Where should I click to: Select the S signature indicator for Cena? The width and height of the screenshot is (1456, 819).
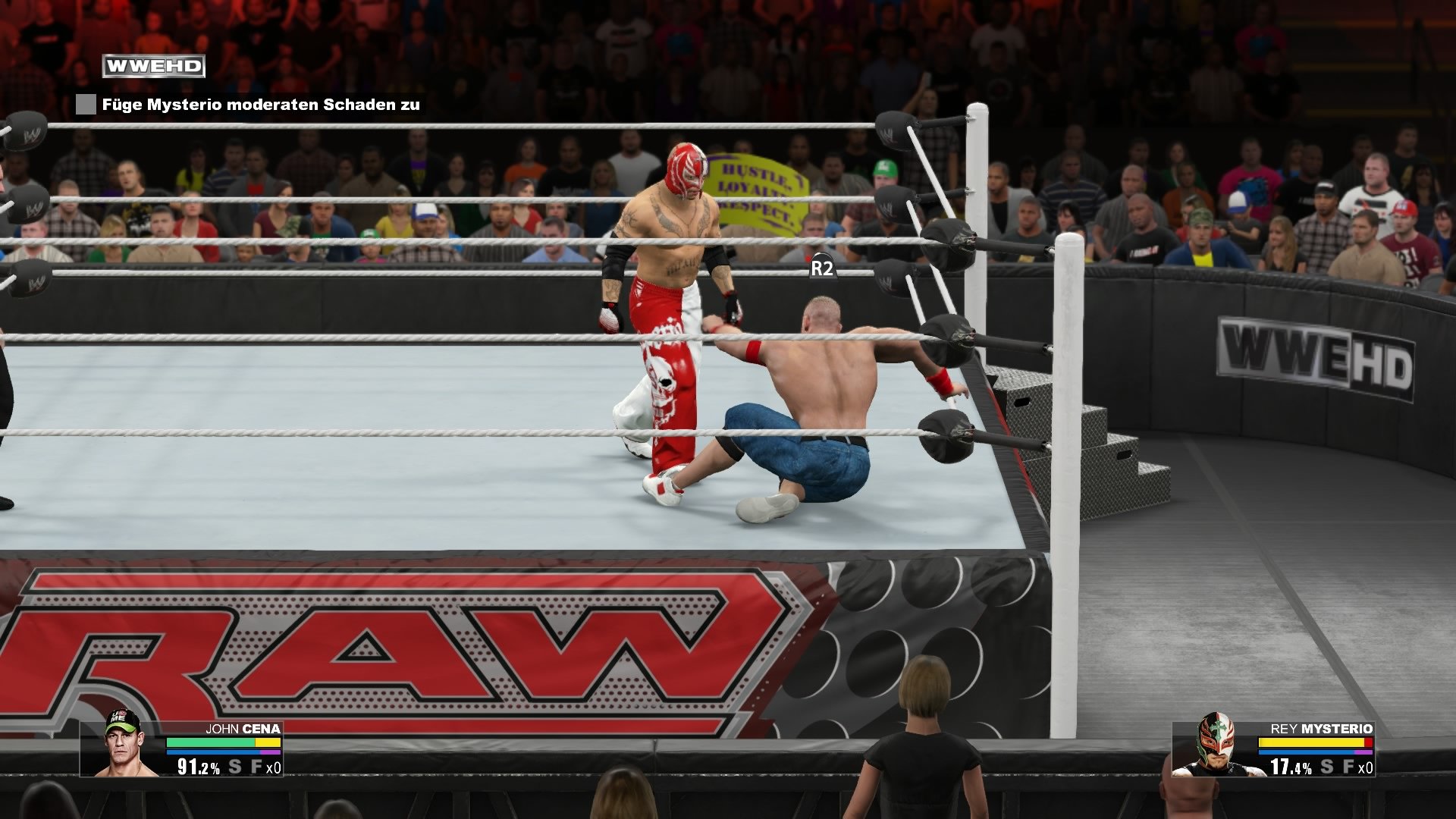234,767
